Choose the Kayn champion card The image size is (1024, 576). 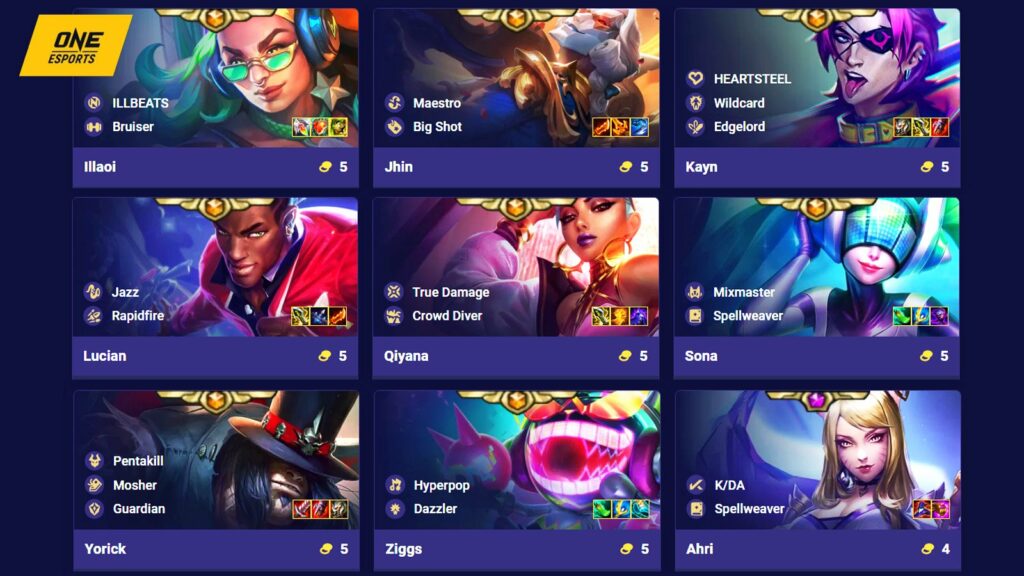tap(817, 97)
